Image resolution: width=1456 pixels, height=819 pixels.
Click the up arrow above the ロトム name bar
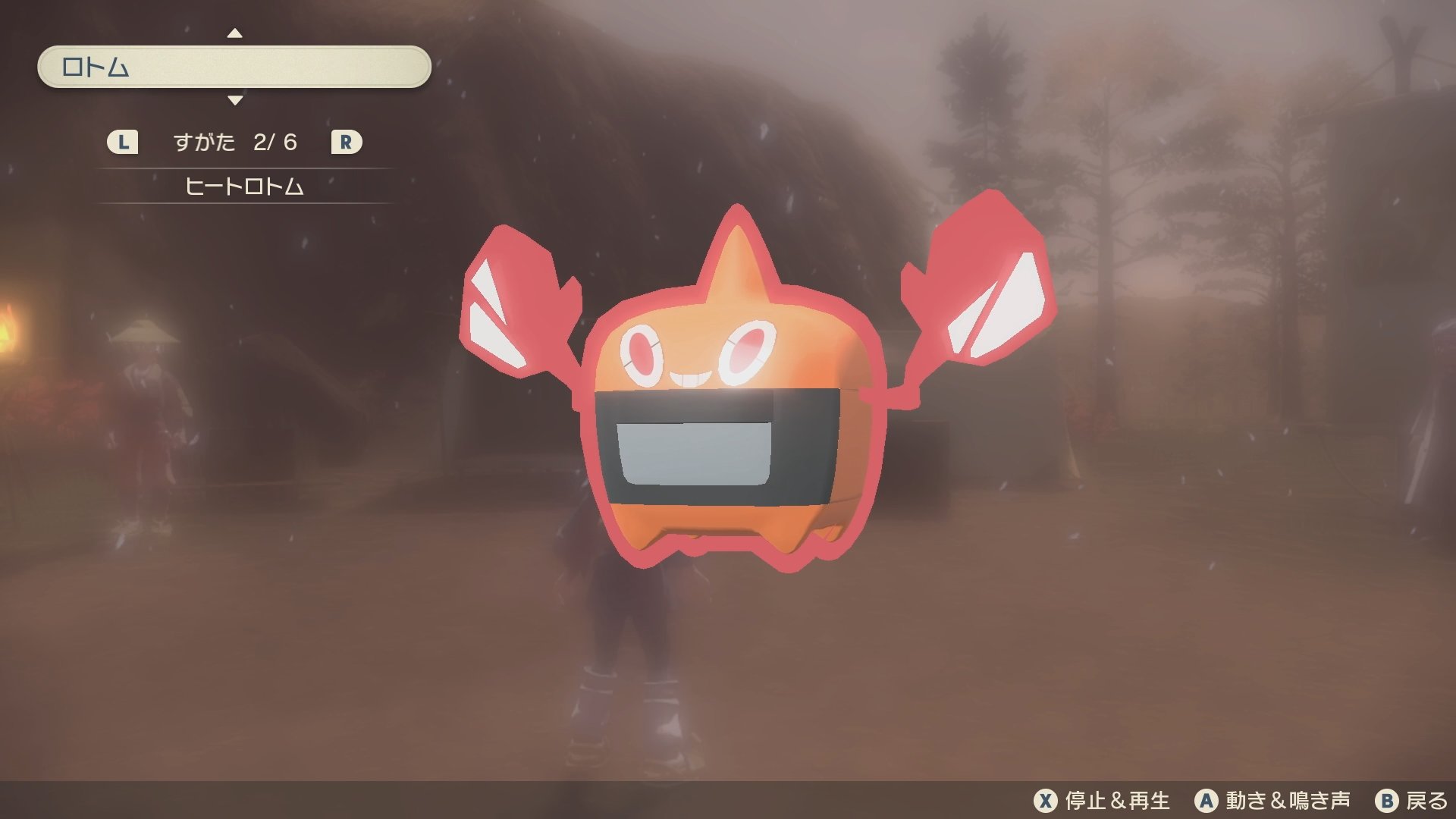235,33
